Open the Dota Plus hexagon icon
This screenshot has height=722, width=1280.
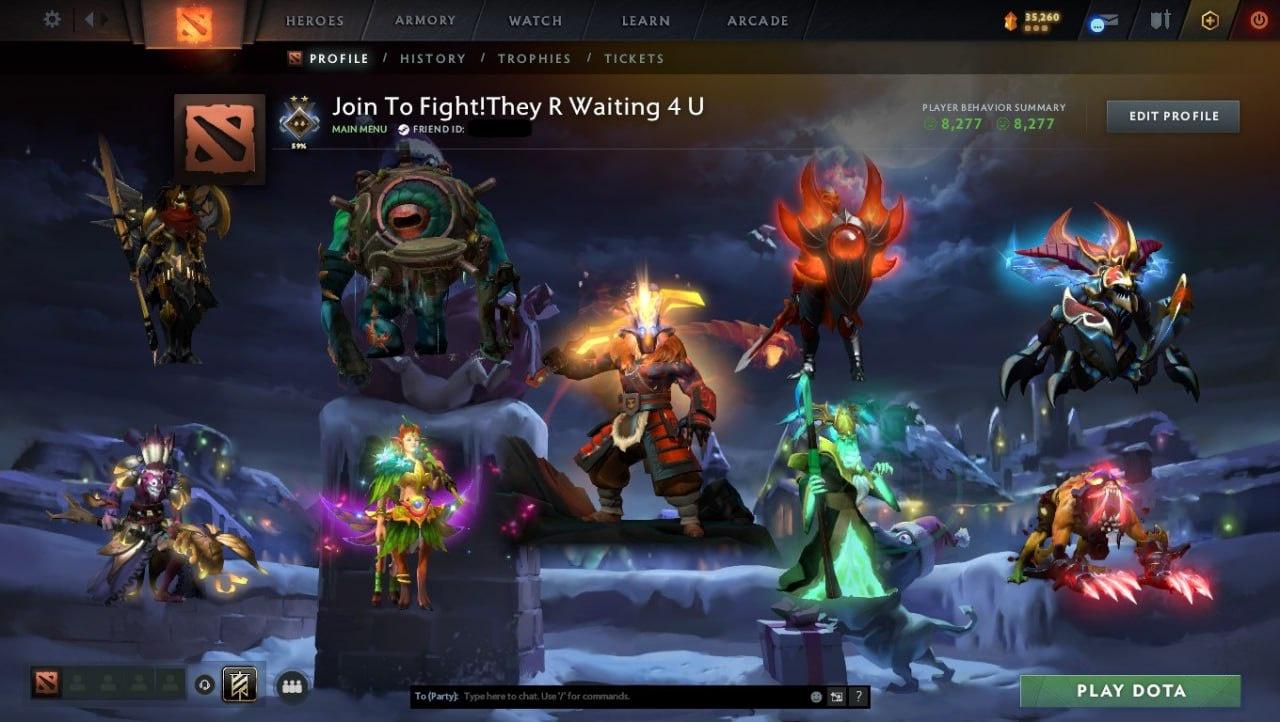[x=1209, y=19]
